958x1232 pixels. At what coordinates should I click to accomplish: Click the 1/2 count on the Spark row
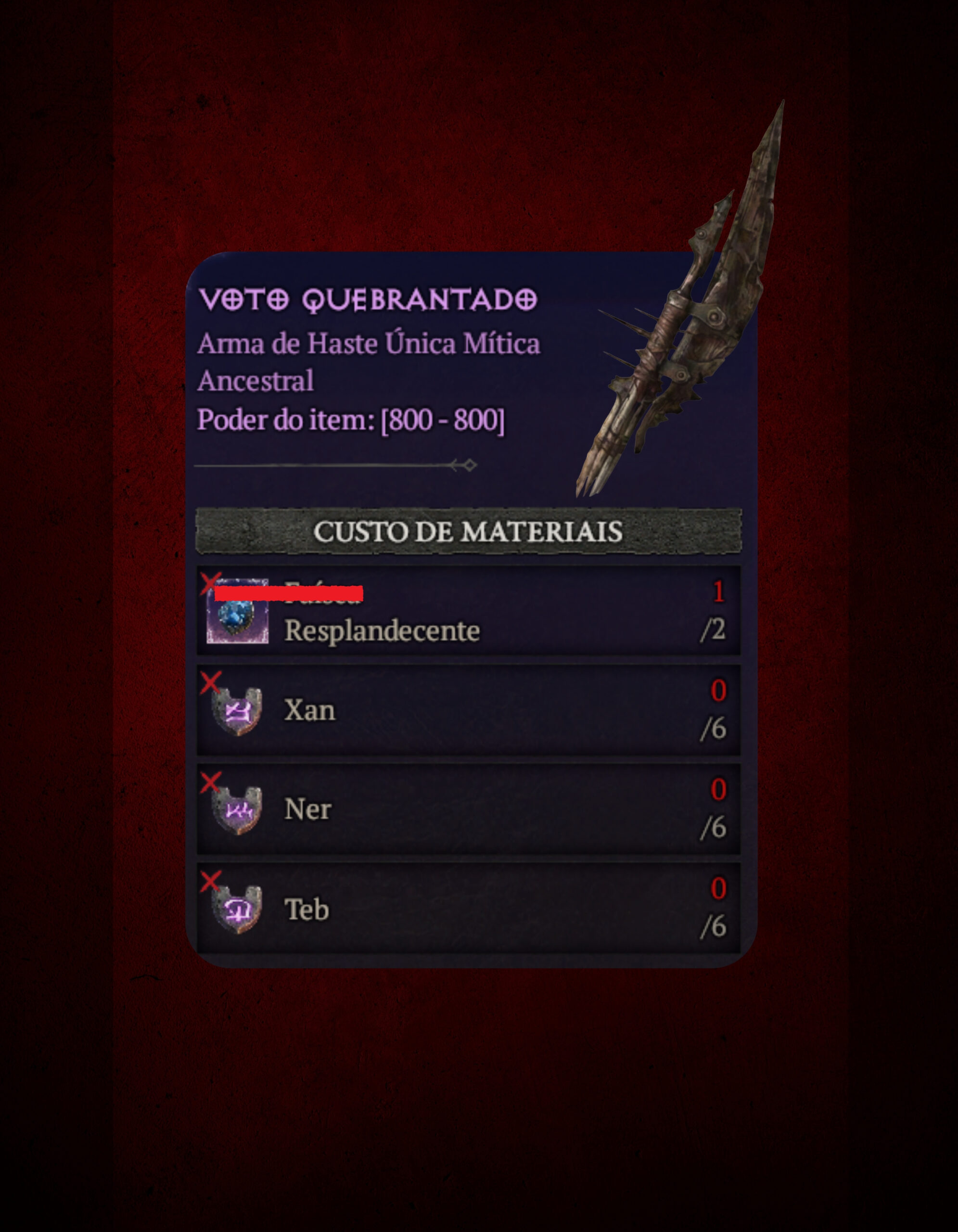pos(716,609)
